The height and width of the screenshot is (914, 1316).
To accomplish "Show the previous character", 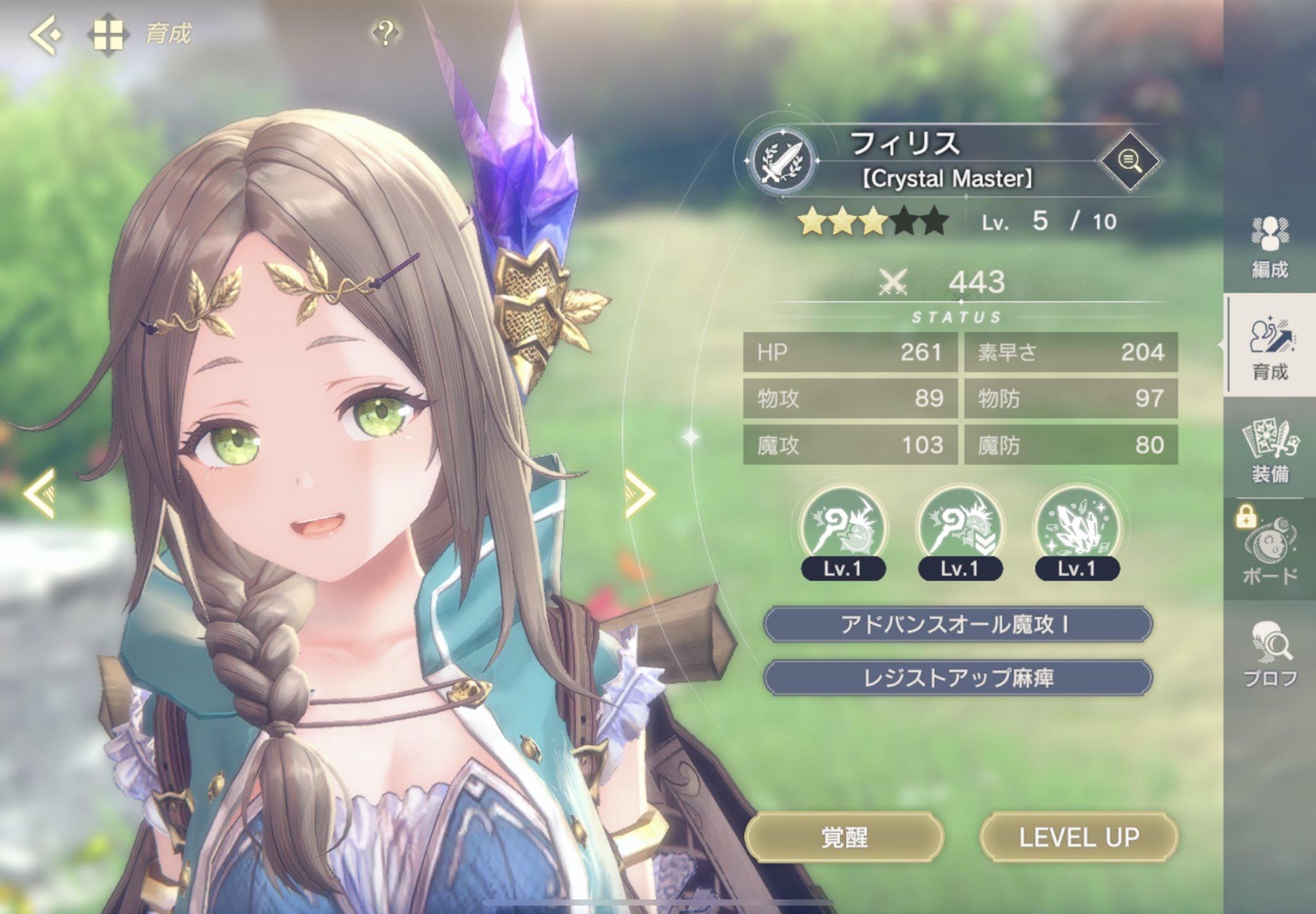I will click(x=40, y=493).
